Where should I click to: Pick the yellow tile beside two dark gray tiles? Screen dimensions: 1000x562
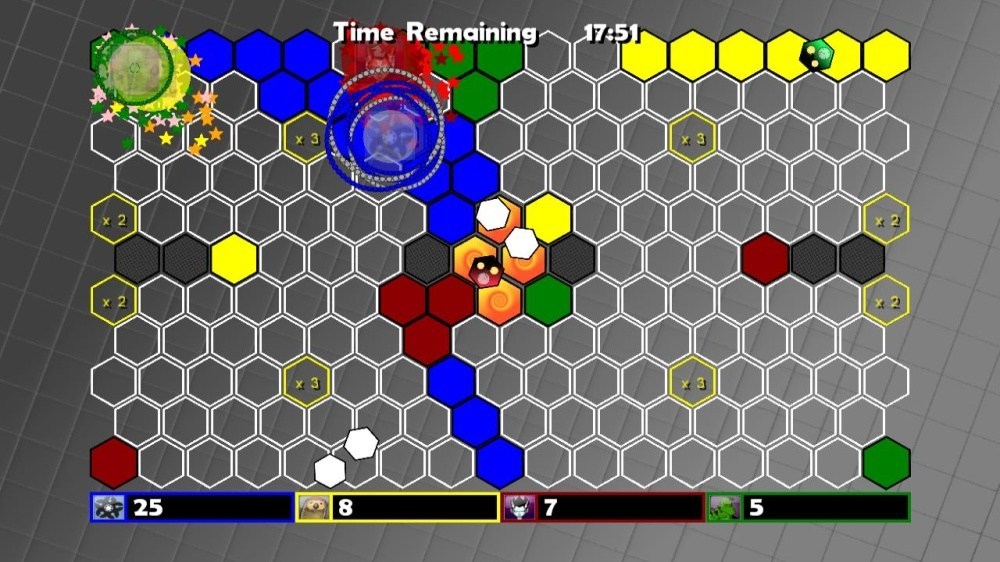pyautogui.click(x=234, y=258)
